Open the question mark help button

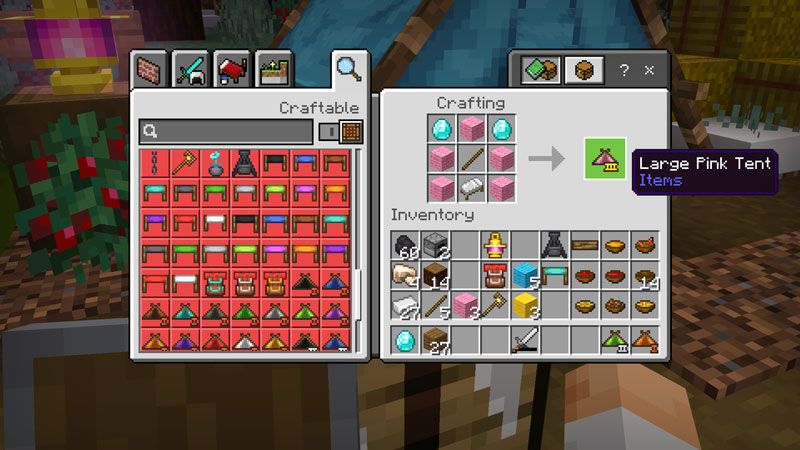(x=624, y=71)
